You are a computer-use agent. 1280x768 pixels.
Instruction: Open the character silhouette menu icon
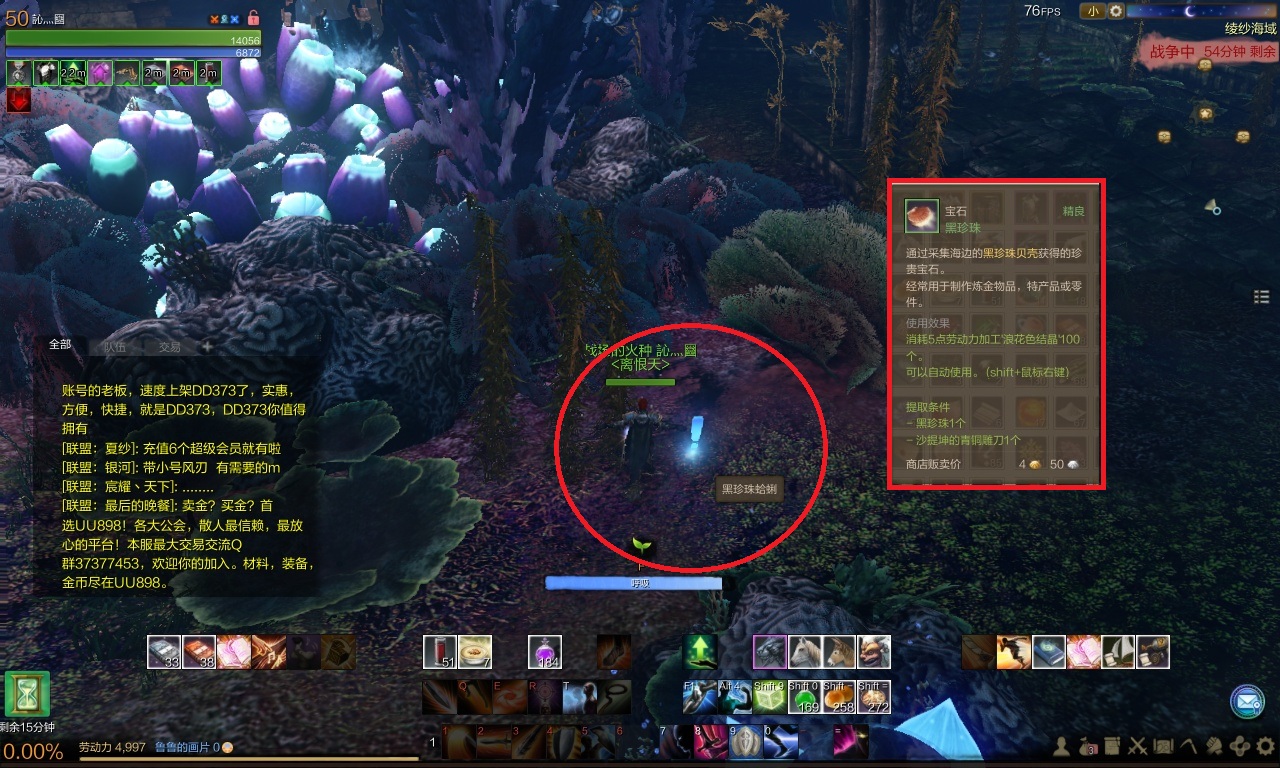(x=1061, y=746)
